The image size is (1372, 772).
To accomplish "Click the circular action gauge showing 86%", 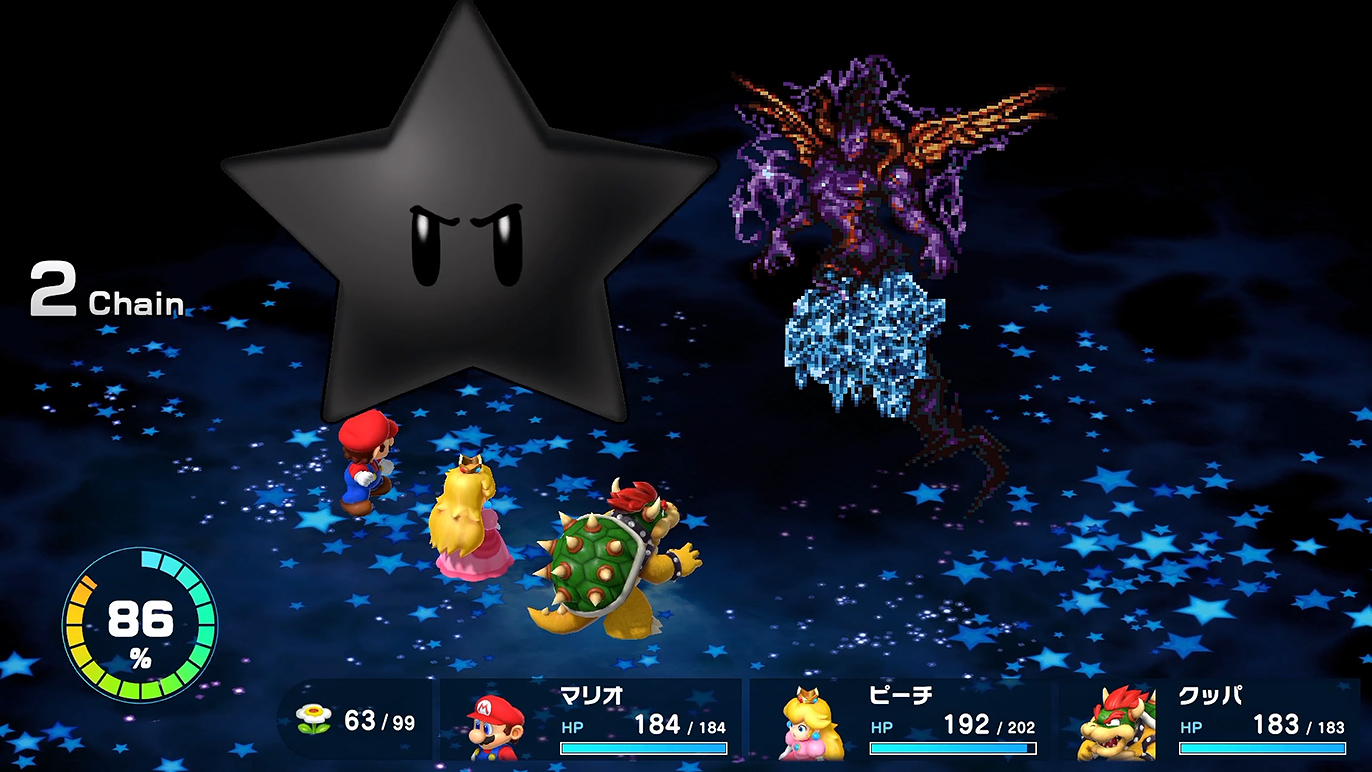I will point(140,623).
